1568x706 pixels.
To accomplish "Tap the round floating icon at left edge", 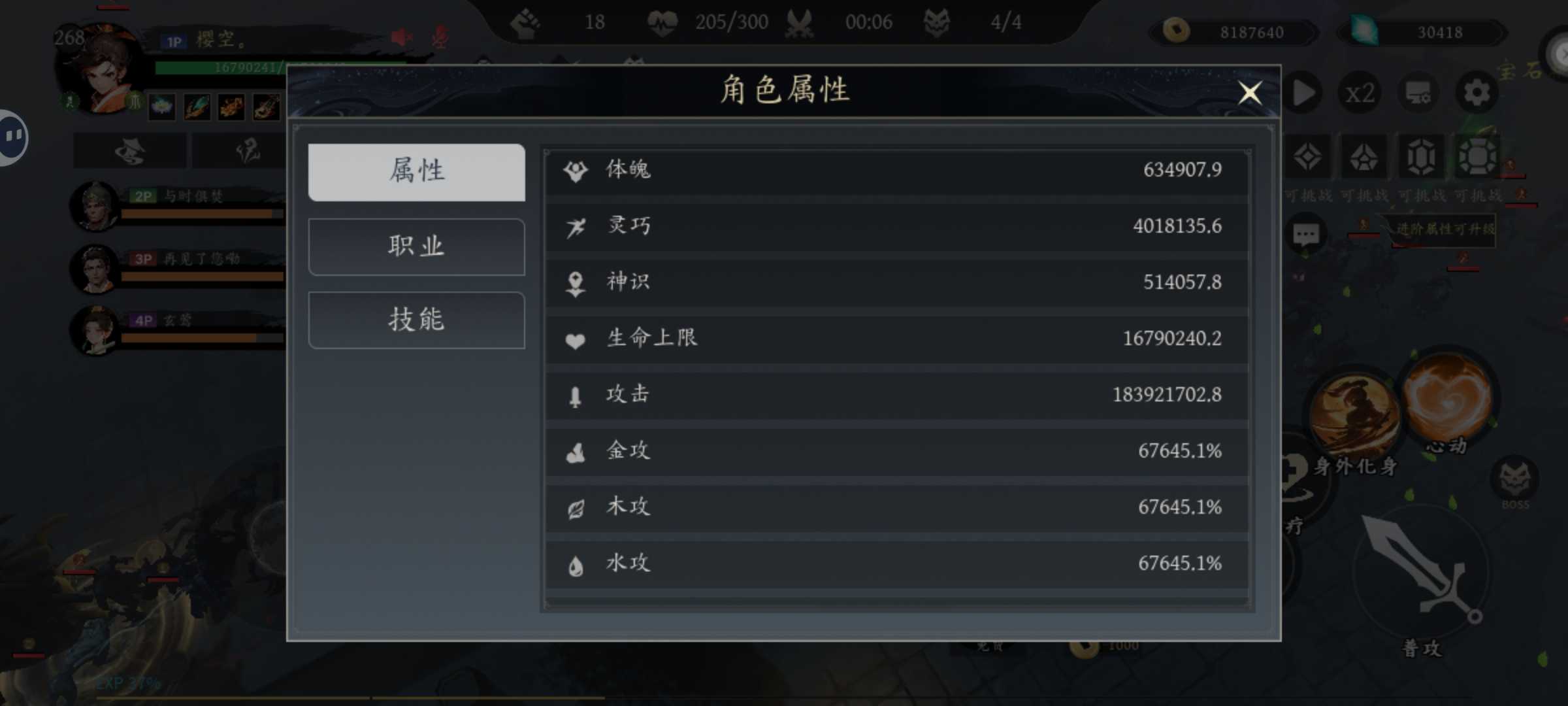I will (x=12, y=137).
